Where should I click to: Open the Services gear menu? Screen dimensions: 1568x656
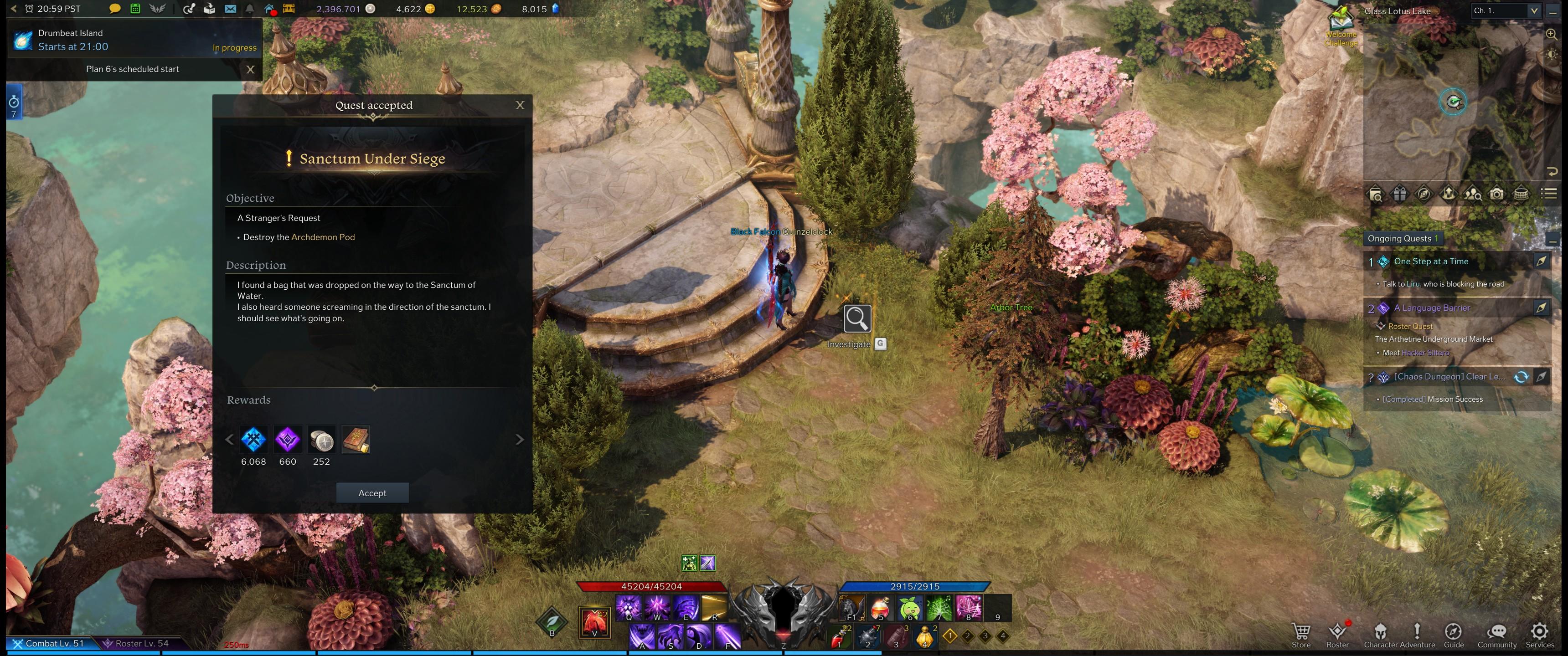1539,635
